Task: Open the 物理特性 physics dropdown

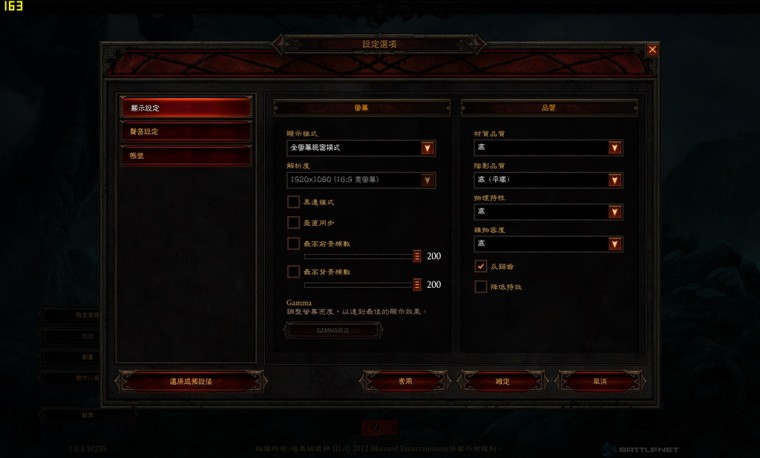Action: tap(548, 212)
